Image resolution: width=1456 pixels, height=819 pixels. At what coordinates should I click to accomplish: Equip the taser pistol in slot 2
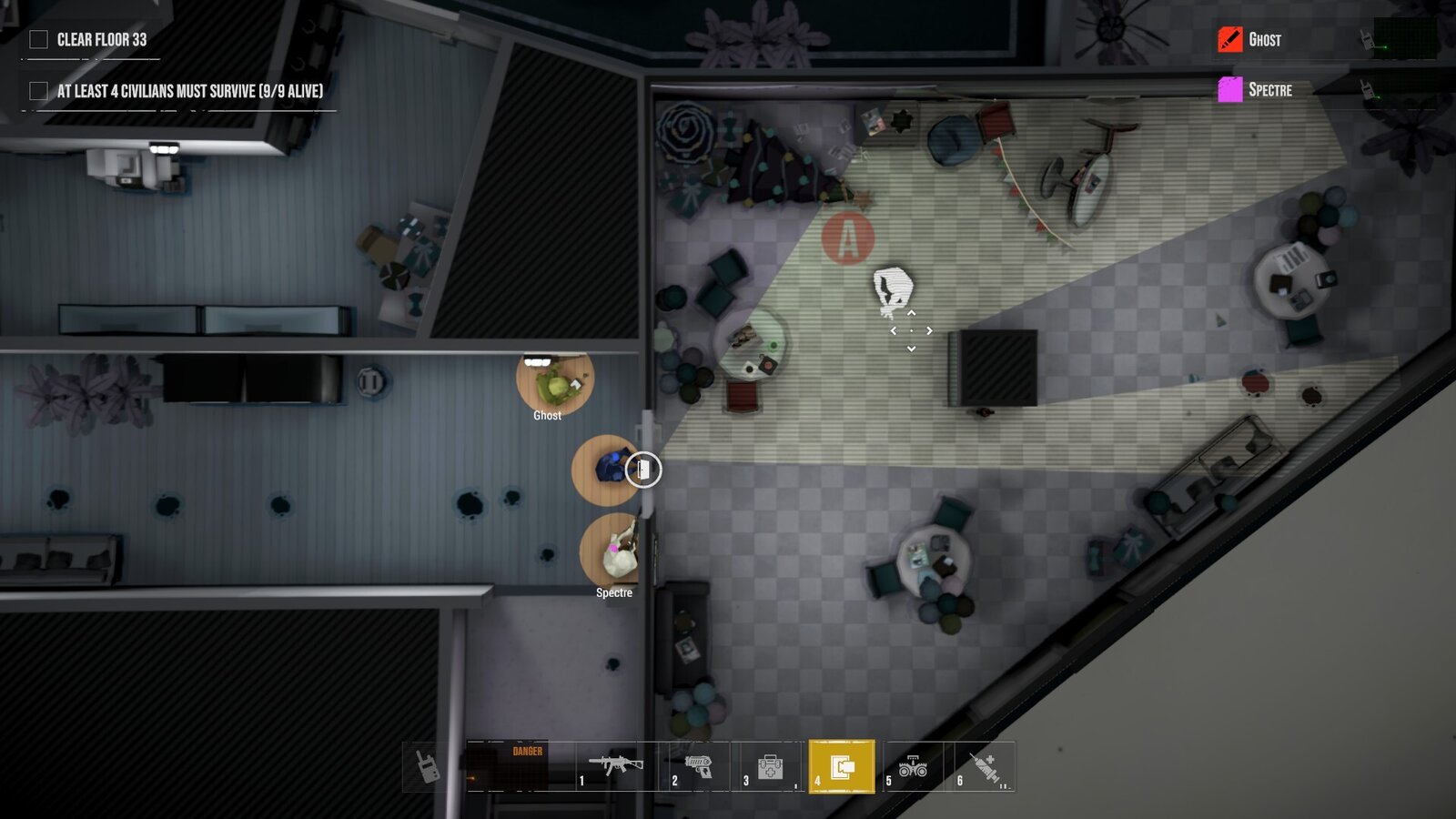[697, 766]
